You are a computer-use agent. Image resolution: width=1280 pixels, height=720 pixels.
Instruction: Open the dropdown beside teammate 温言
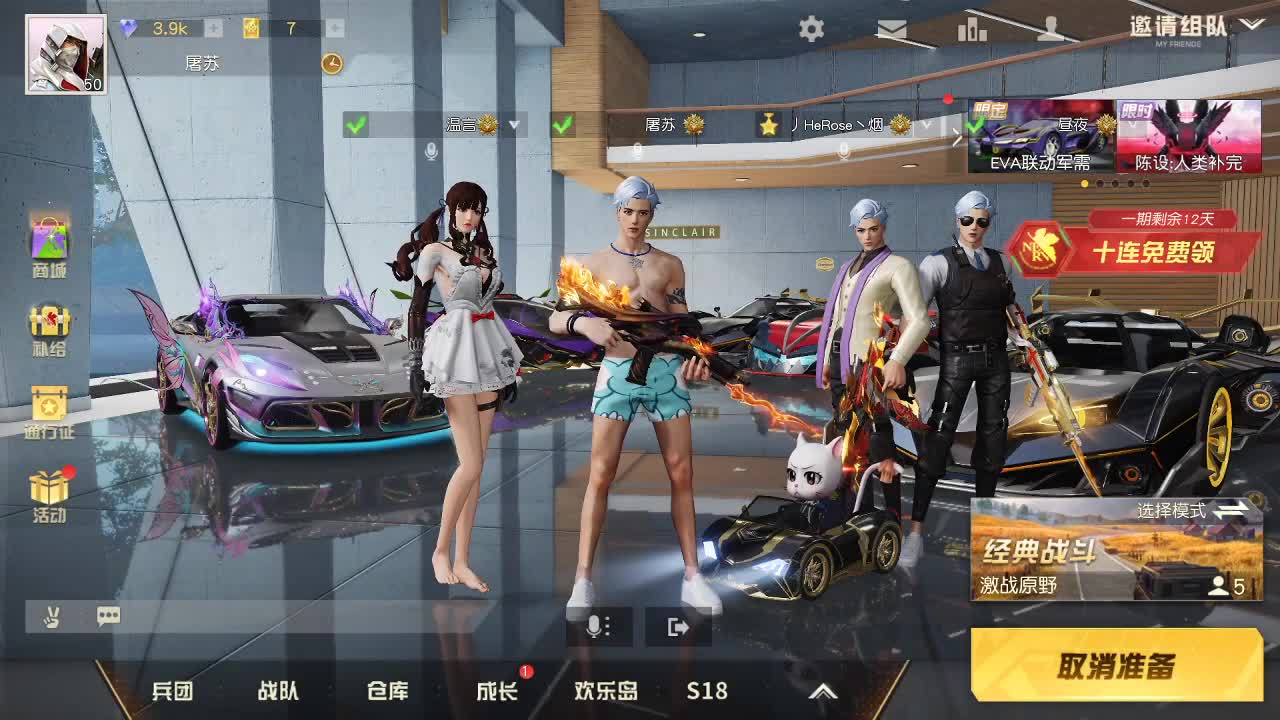click(x=514, y=126)
